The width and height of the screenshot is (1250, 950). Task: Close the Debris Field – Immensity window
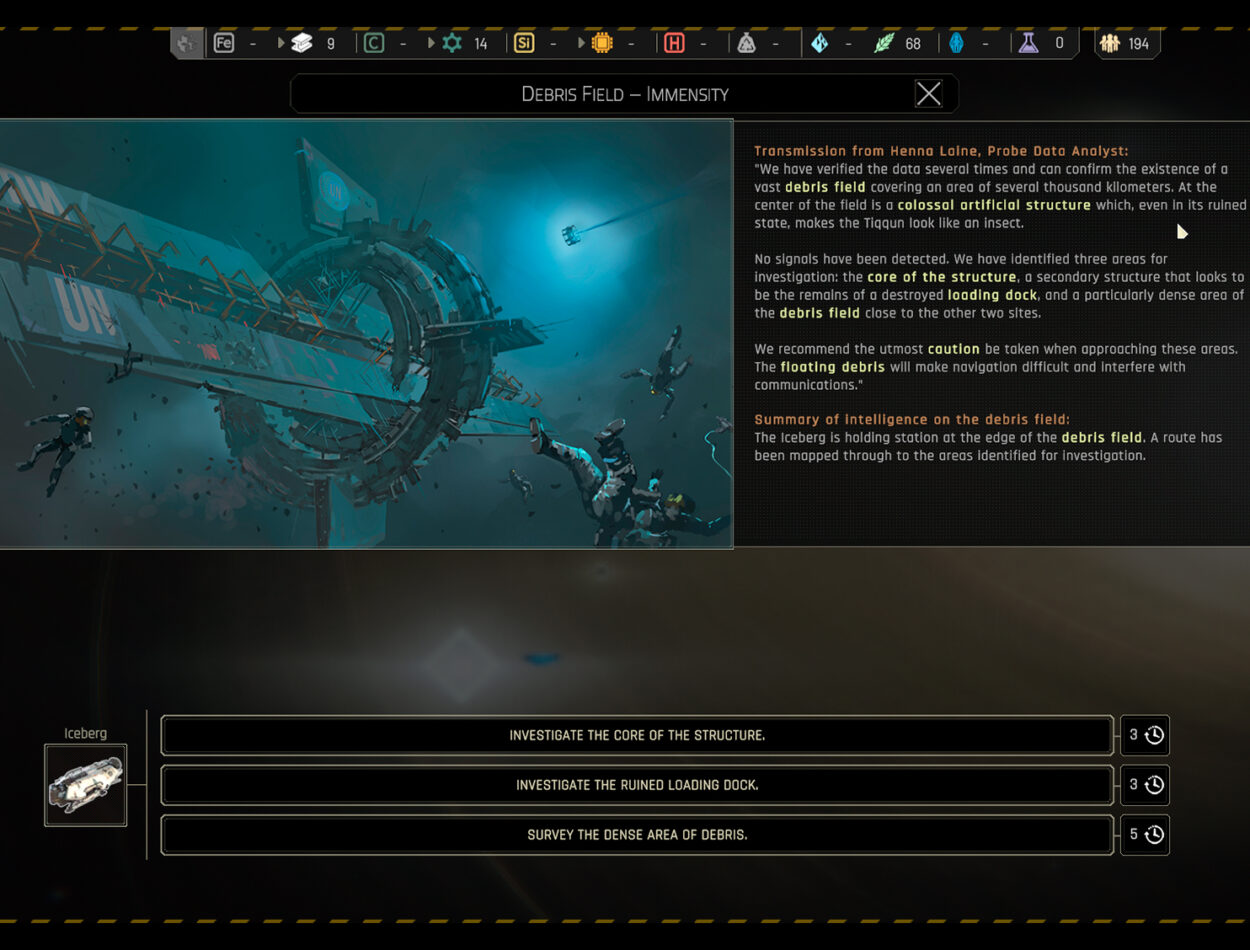[x=928, y=94]
